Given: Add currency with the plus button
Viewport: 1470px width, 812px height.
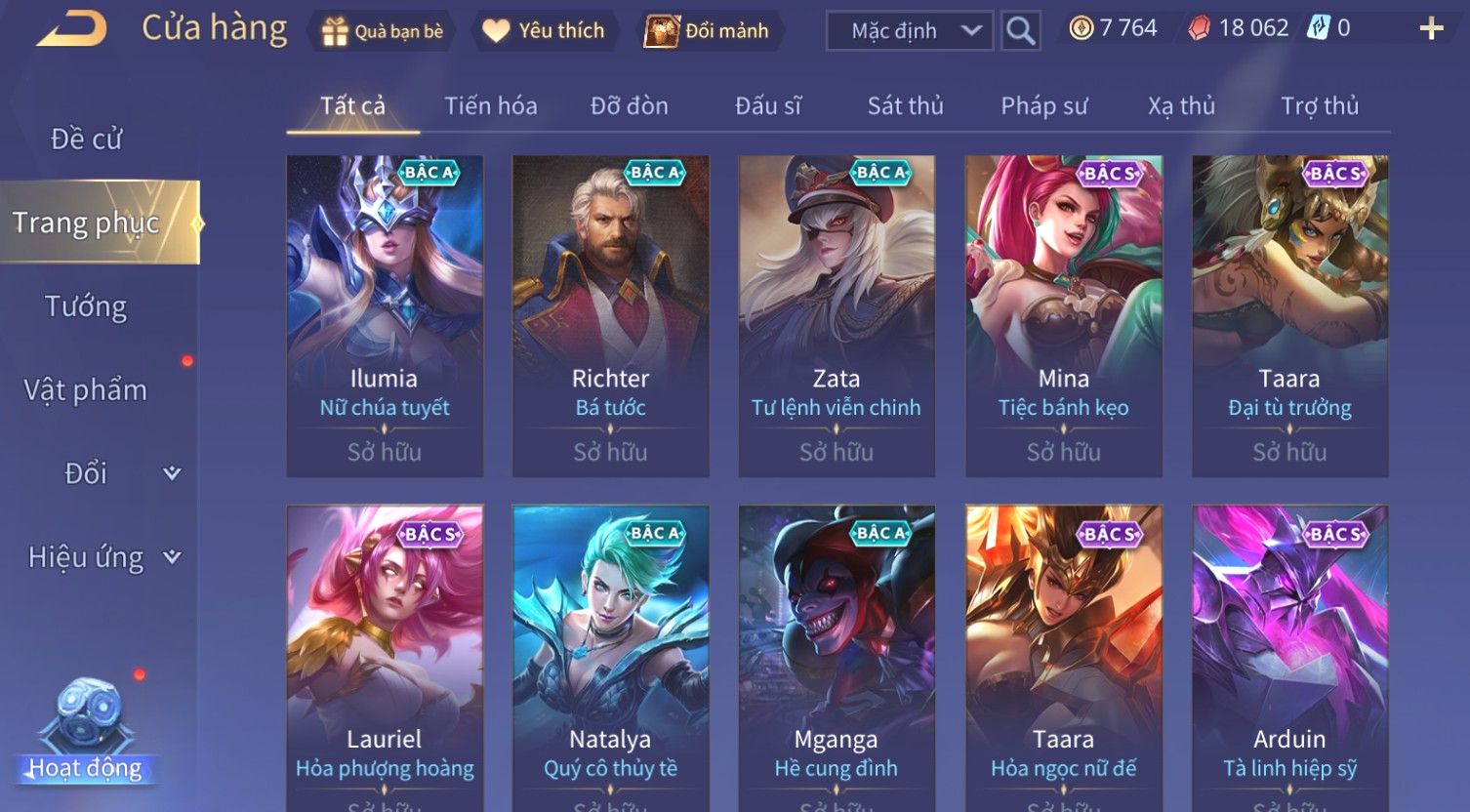Looking at the screenshot, I should click(x=1431, y=29).
